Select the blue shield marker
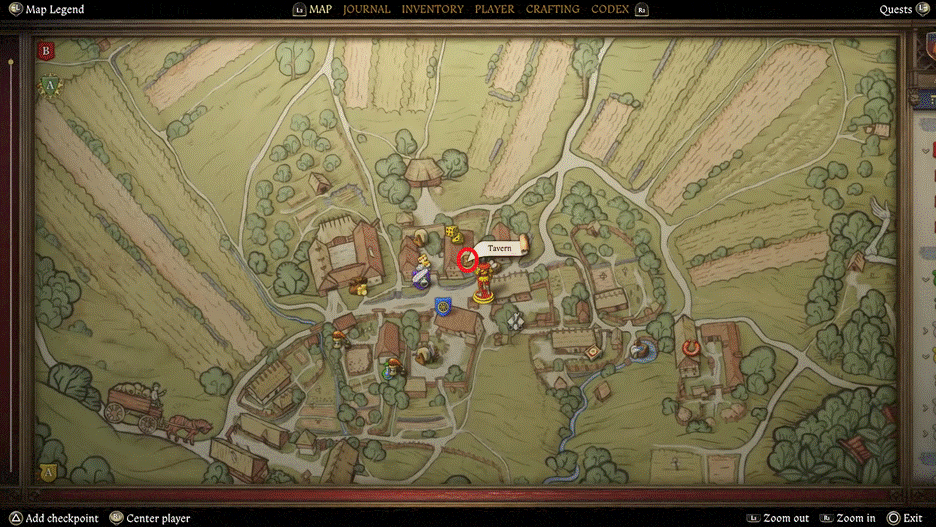Viewport: 936px width, 527px height. pyautogui.click(x=444, y=306)
